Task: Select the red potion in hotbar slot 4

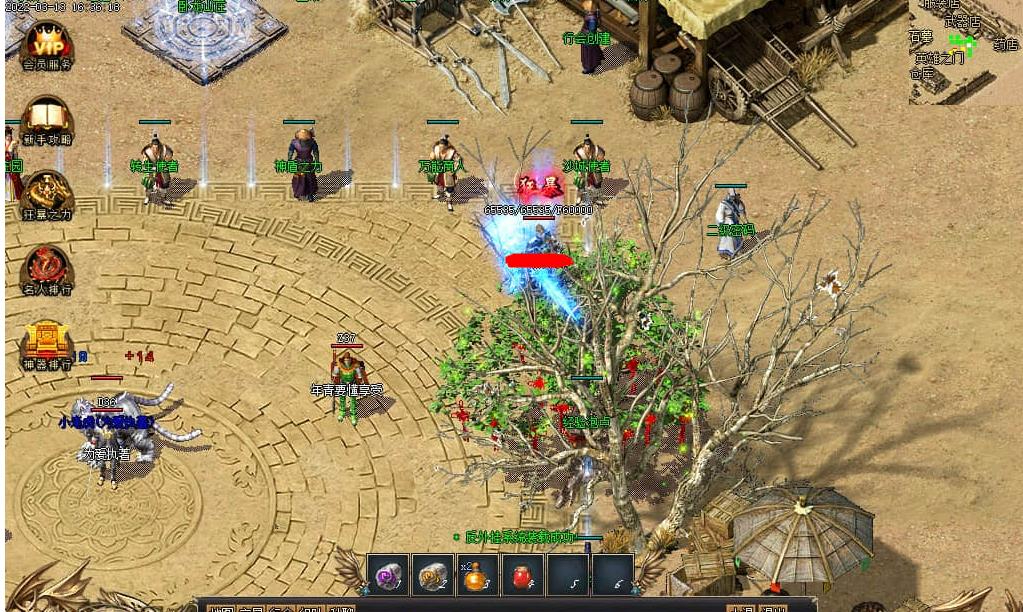Action: click(522, 575)
